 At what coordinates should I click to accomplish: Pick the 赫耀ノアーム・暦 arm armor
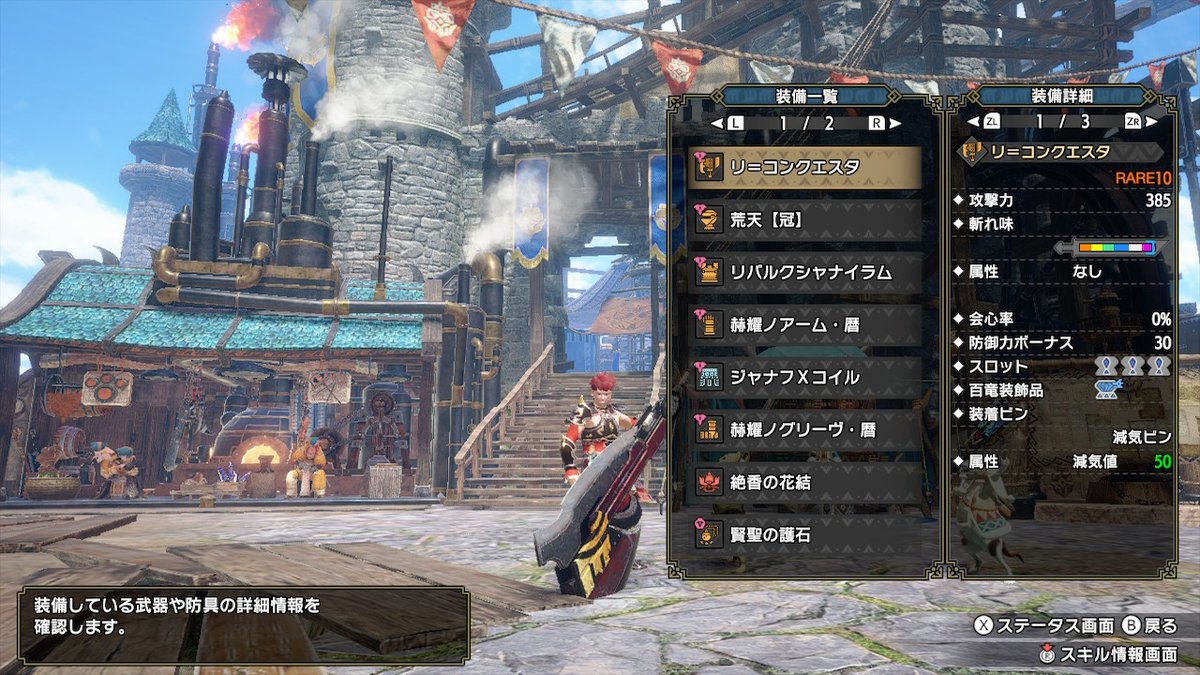click(x=804, y=324)
